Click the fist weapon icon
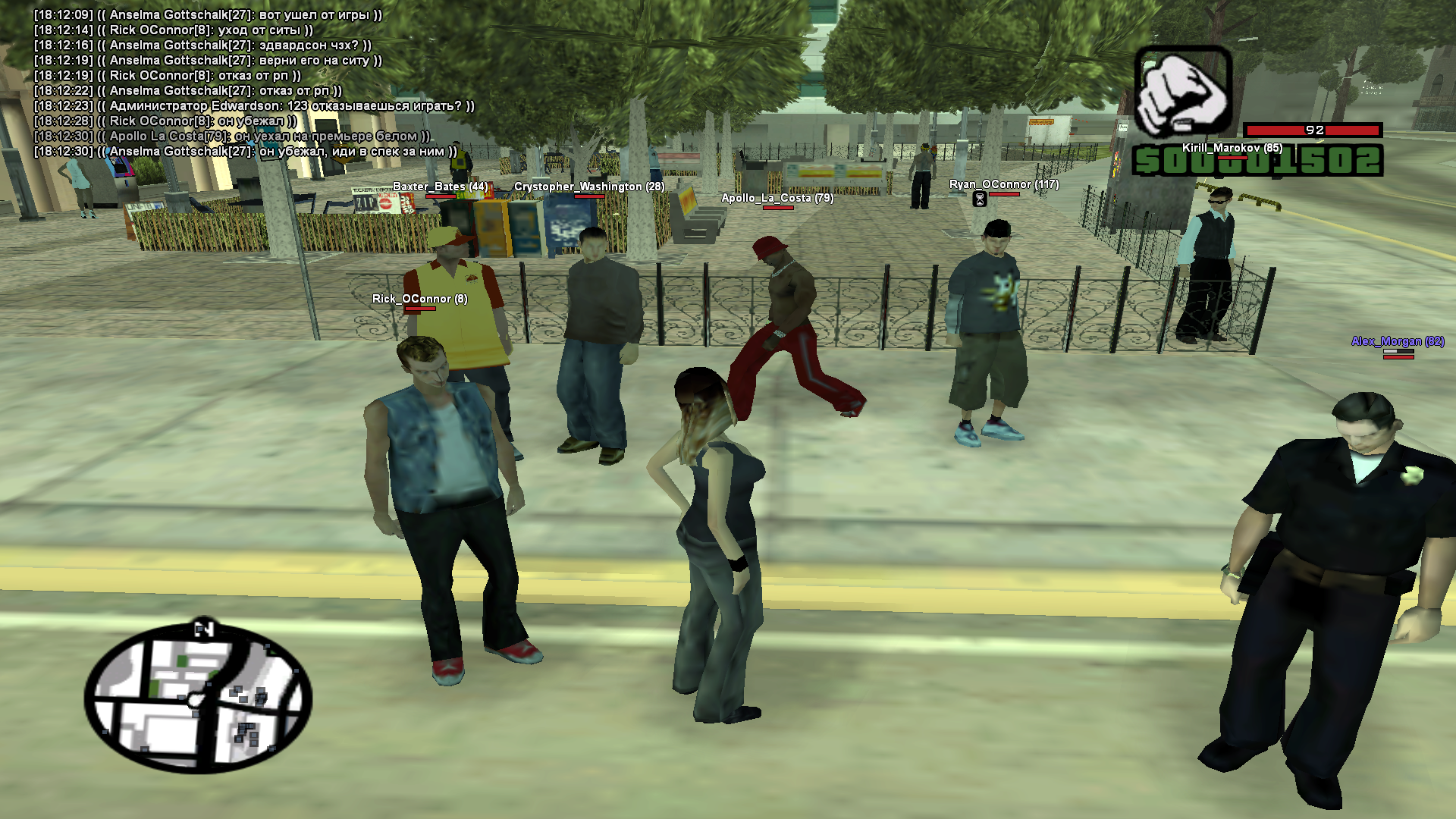 click(1183, 93)
